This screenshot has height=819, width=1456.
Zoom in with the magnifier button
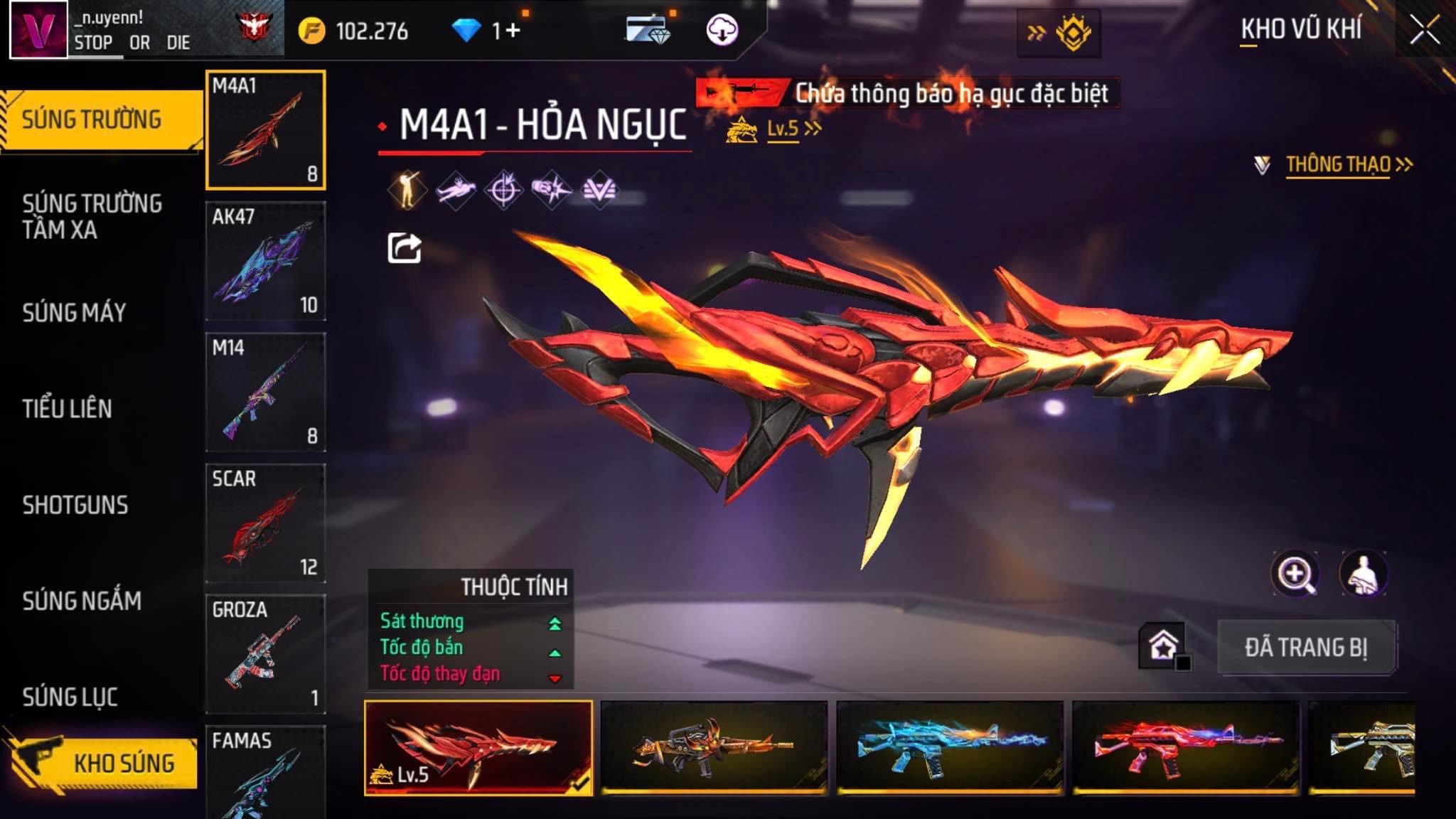click(x=1295, y=574)
